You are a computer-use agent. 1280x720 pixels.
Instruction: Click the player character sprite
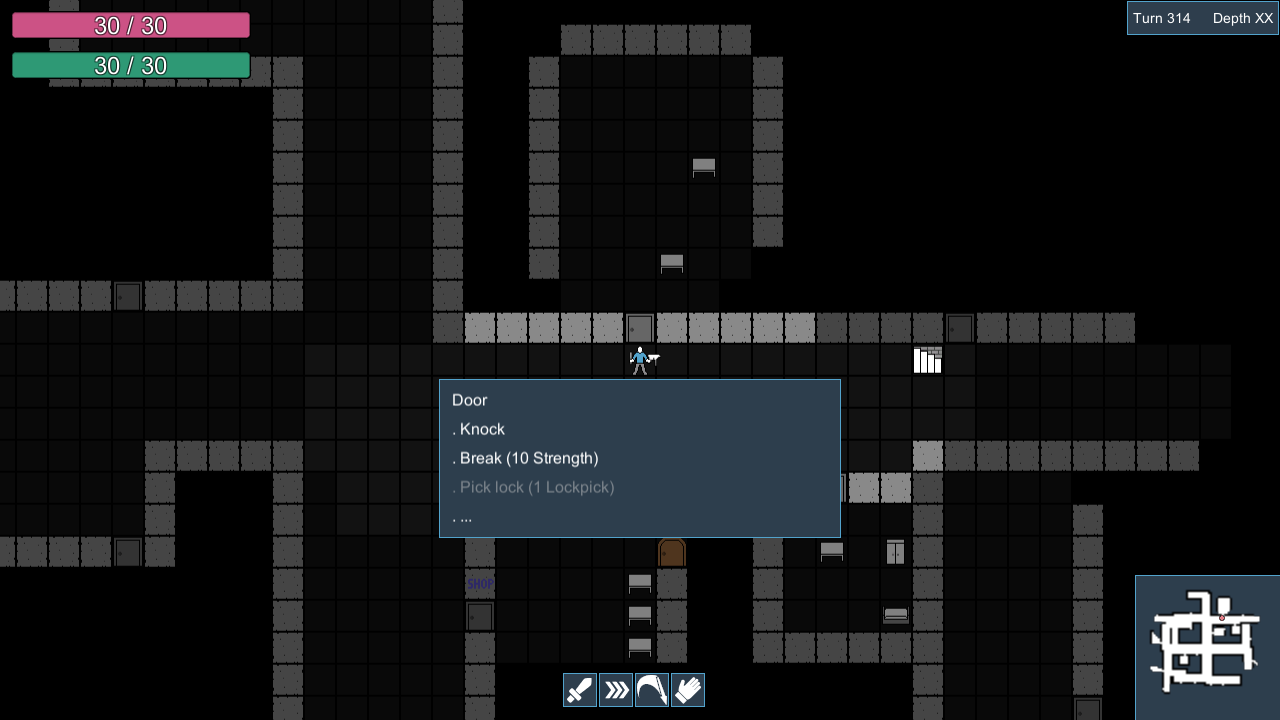tap(640, 359)
